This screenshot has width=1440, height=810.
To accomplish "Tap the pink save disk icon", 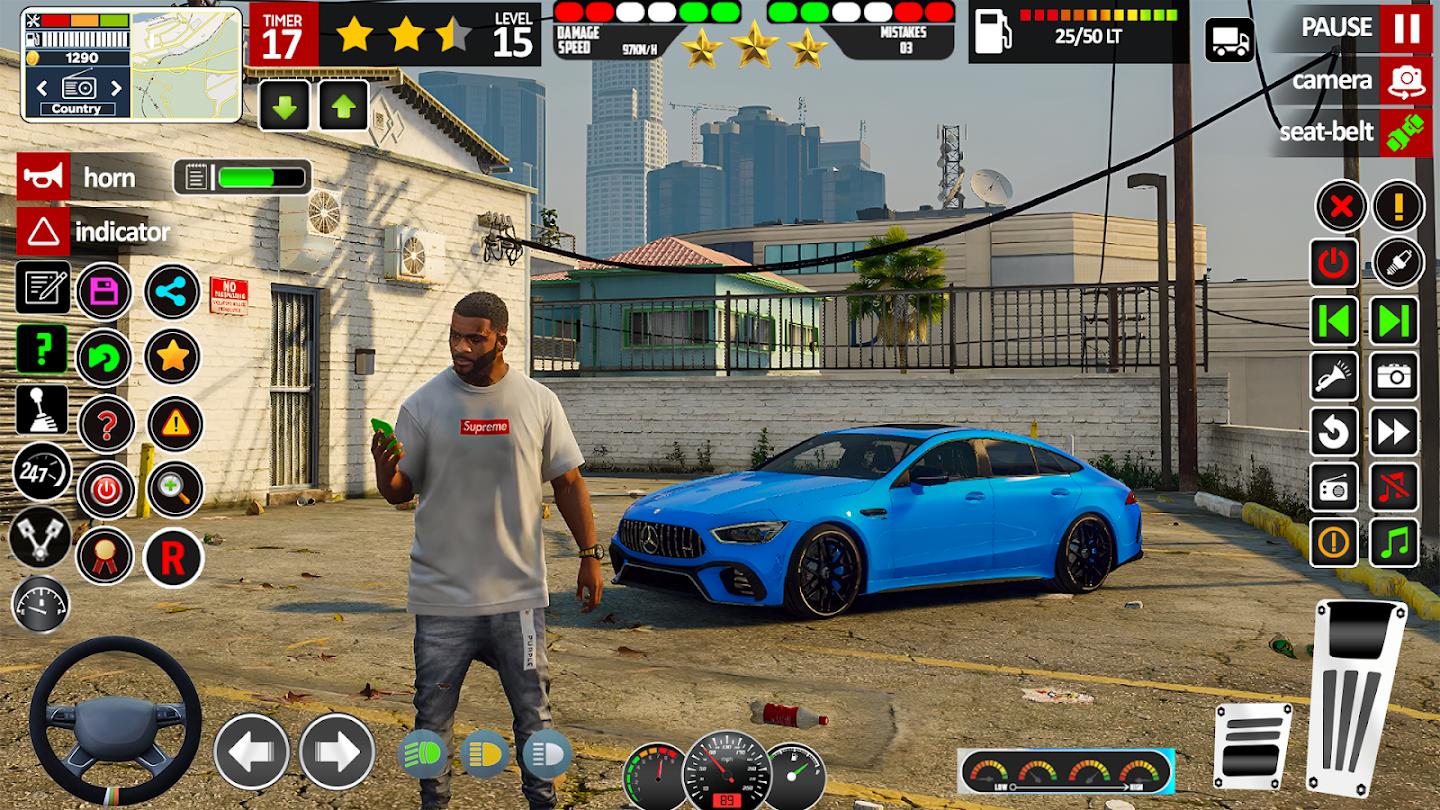I will coord(104,292).
